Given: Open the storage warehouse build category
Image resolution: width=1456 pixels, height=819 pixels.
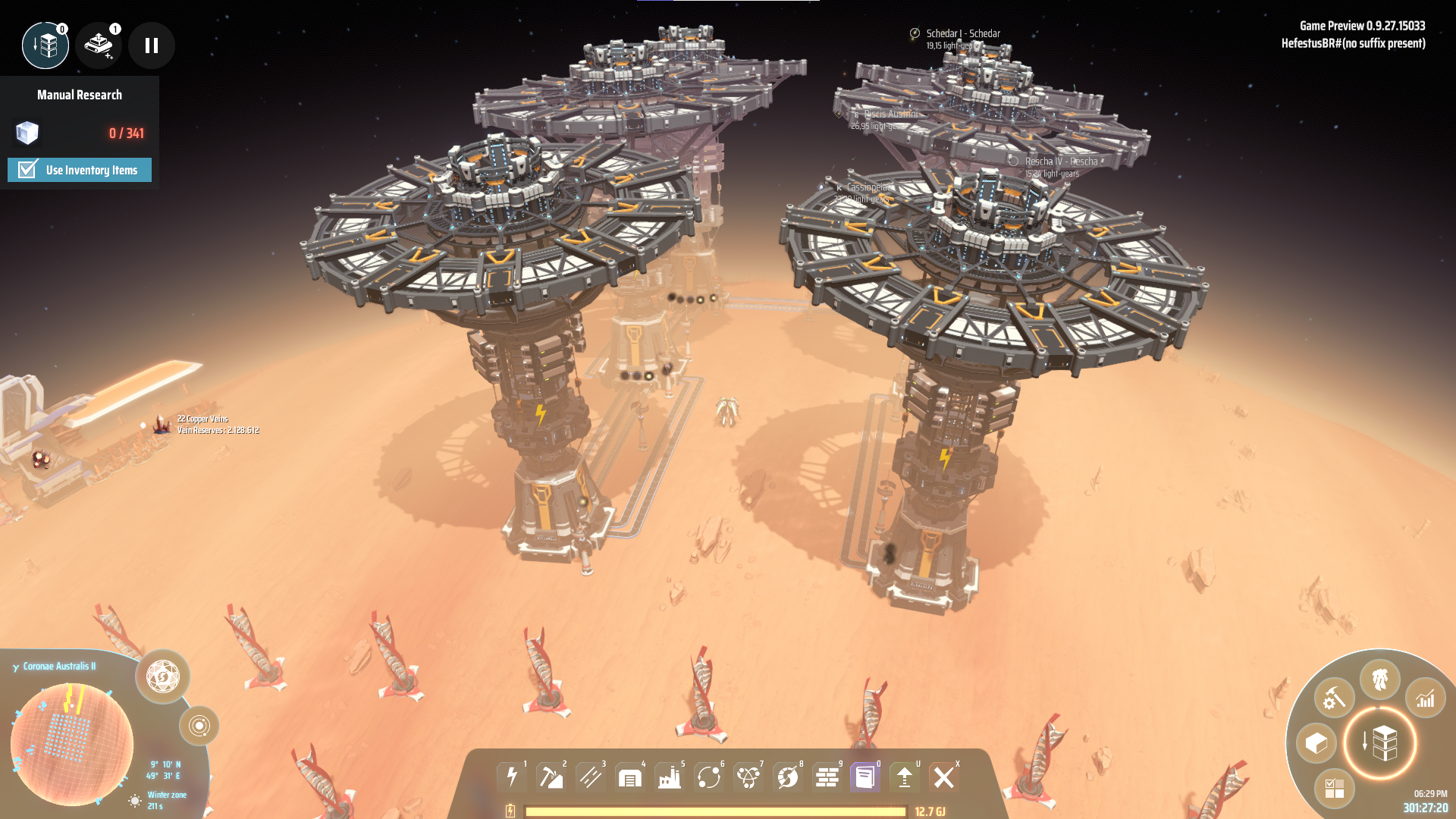Looking at the screenshot, I should click(630, 777).
